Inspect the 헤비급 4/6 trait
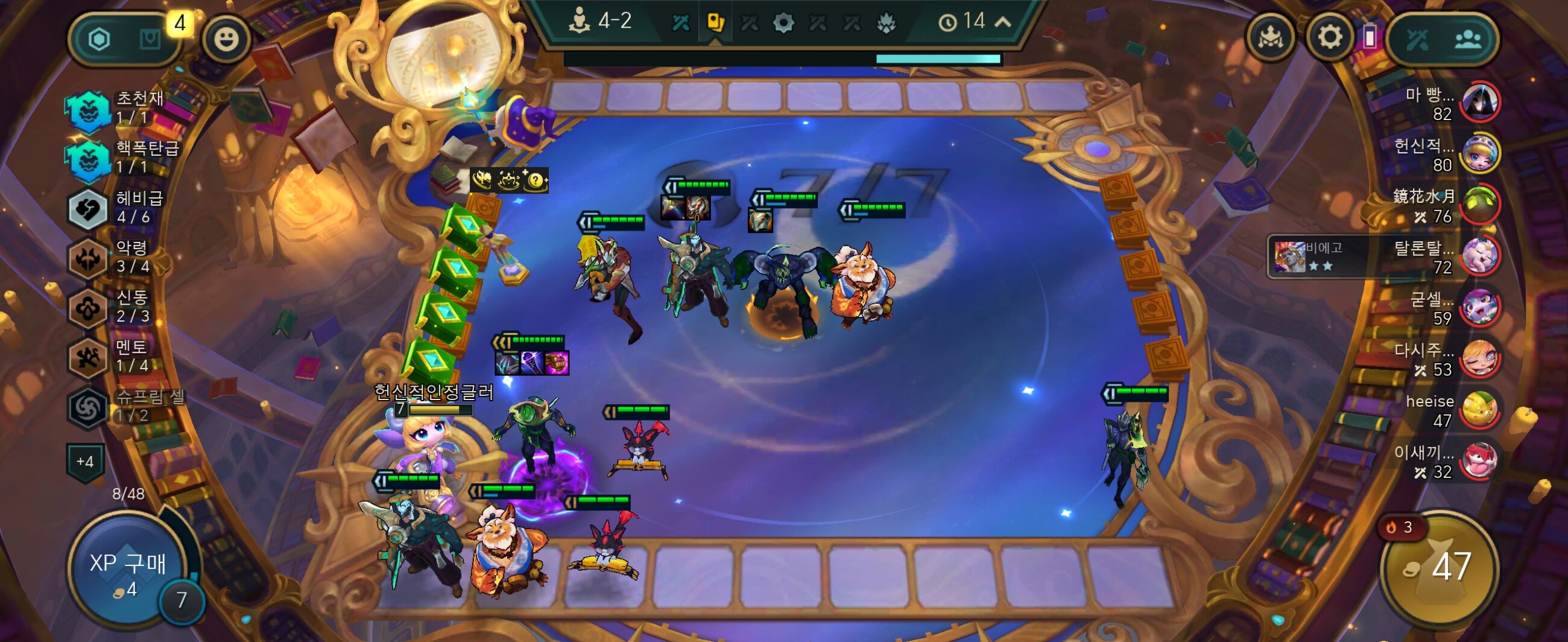 88,209
